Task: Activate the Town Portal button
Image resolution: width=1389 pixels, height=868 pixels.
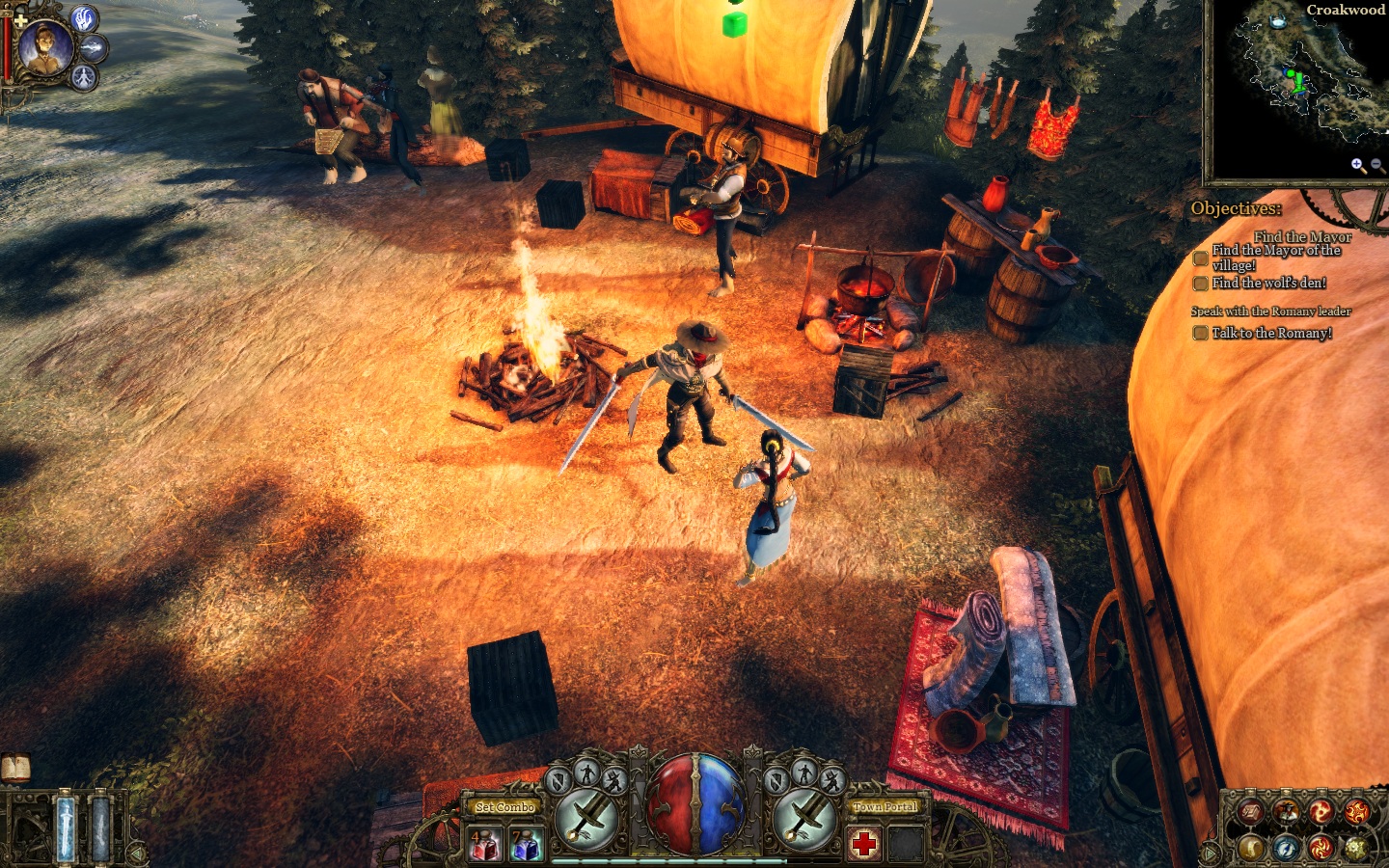Action: (x=885, y=806)
